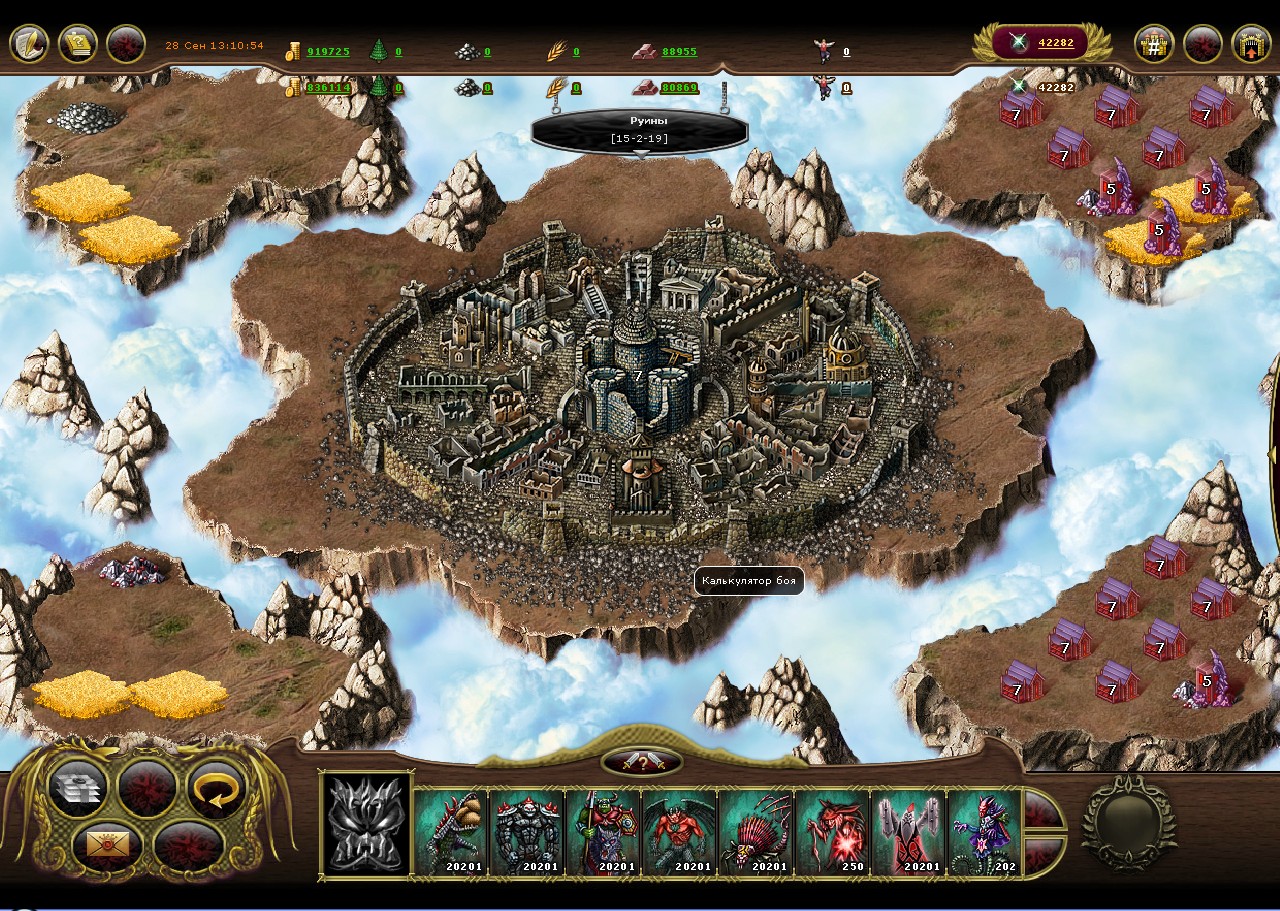
Task: Select the glowing red creature with 250 count
Action: pos(831,832)
